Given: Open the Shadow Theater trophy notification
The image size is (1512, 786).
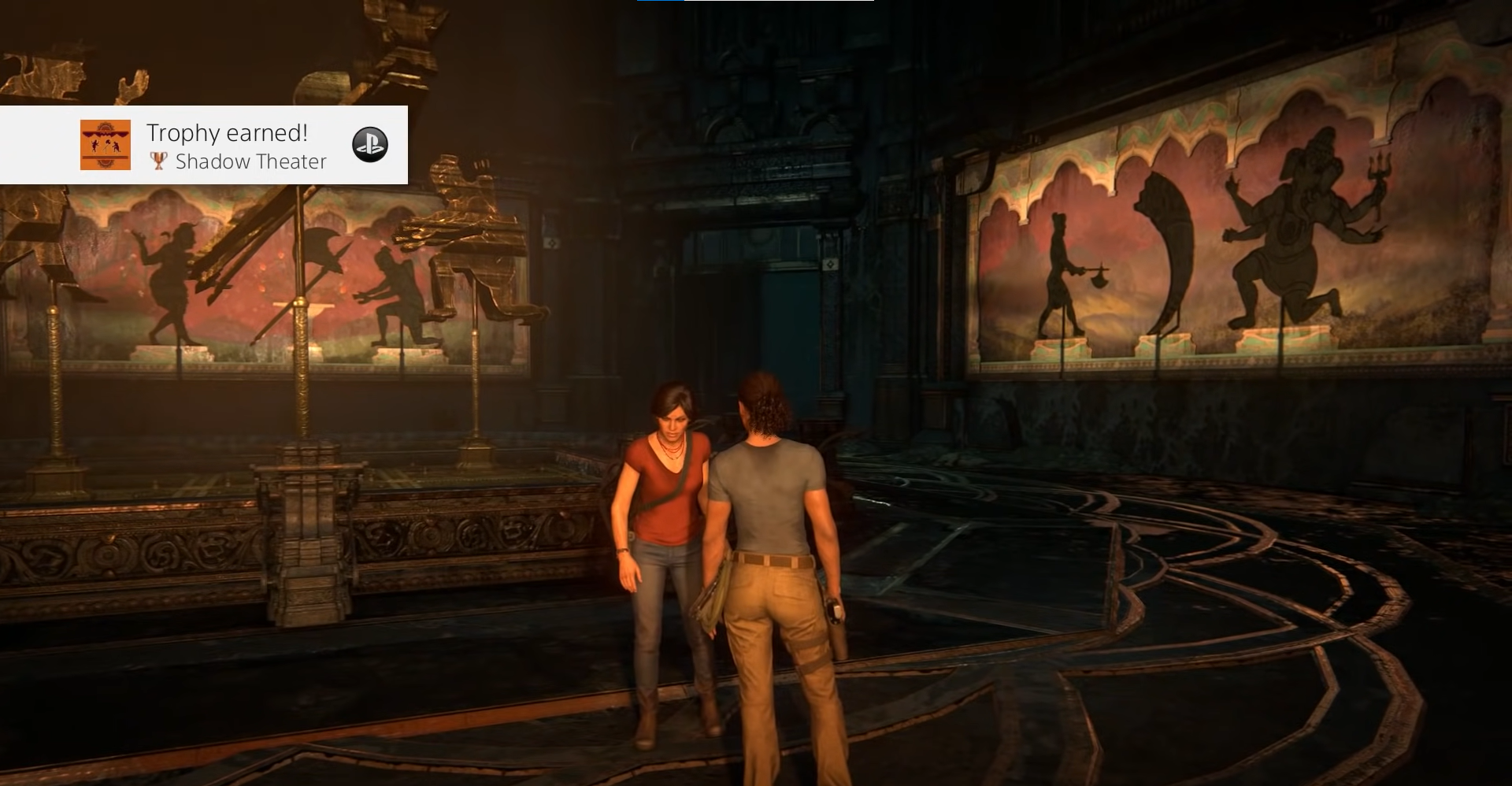Looking at the screenshot, I should click(x=236, y=146).
